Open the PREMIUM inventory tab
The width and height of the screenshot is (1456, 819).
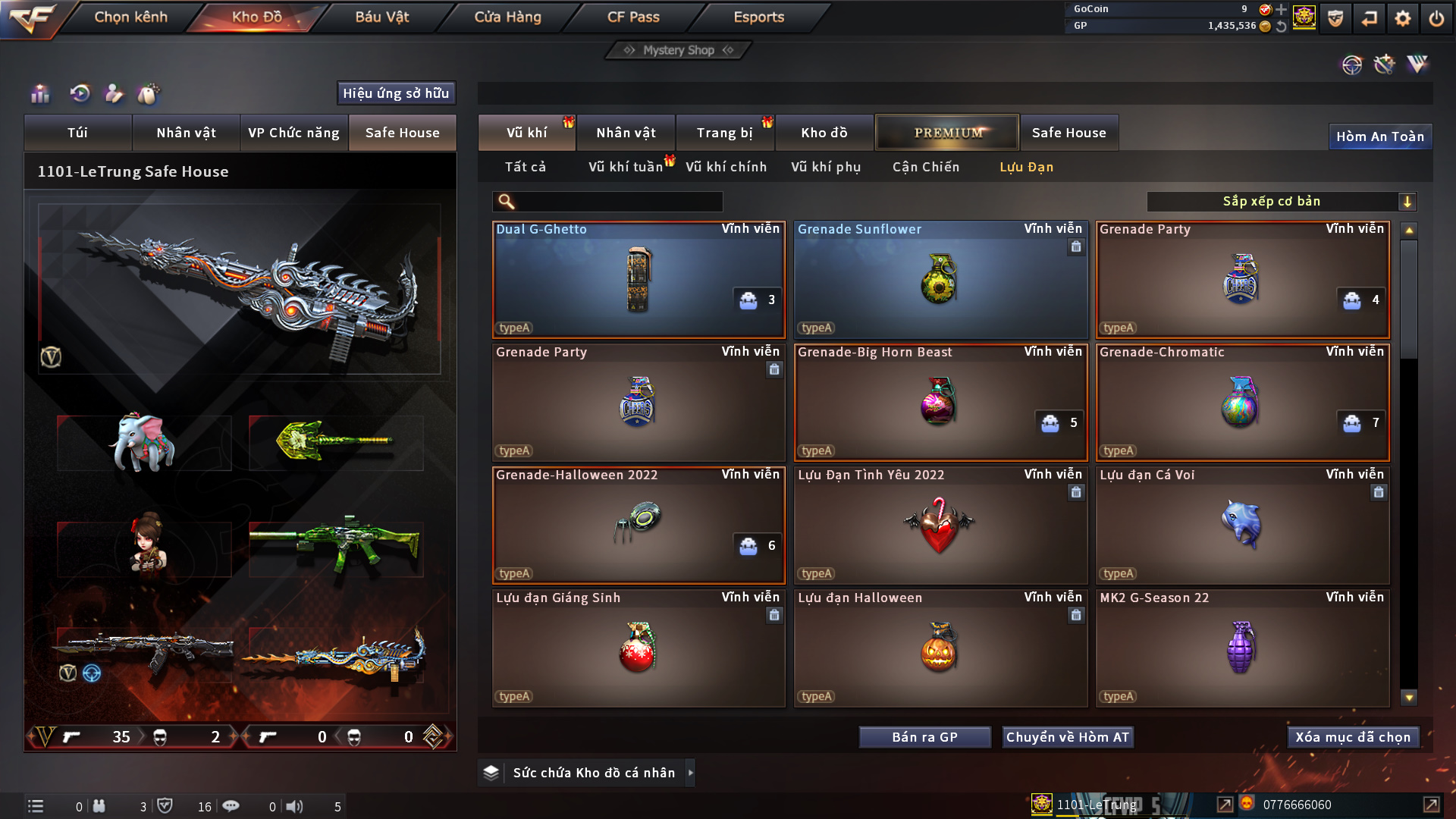click(947, 133)
